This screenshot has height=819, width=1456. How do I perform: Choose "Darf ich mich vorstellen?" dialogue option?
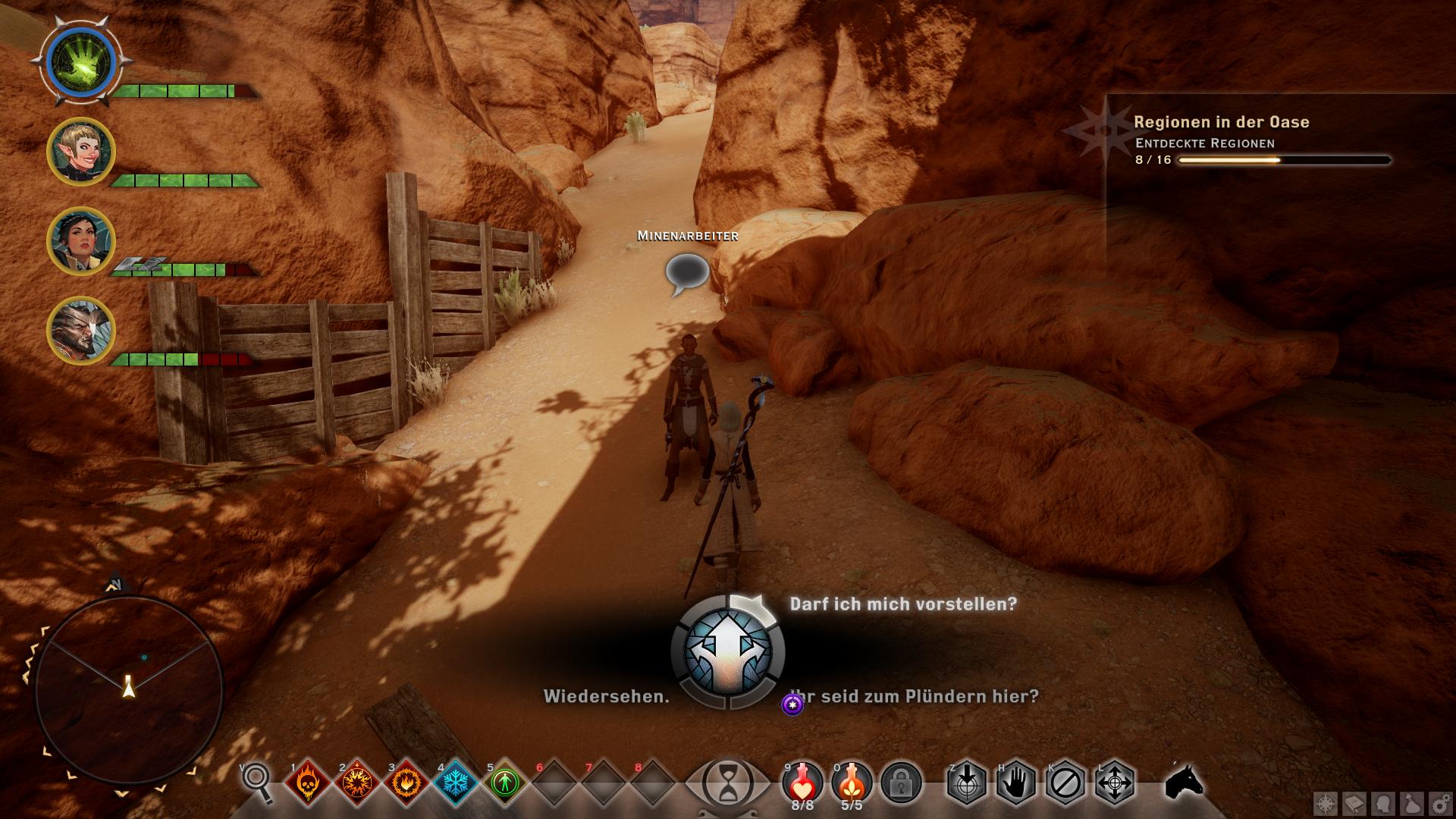pyautogui.click(x=902, y=604)
